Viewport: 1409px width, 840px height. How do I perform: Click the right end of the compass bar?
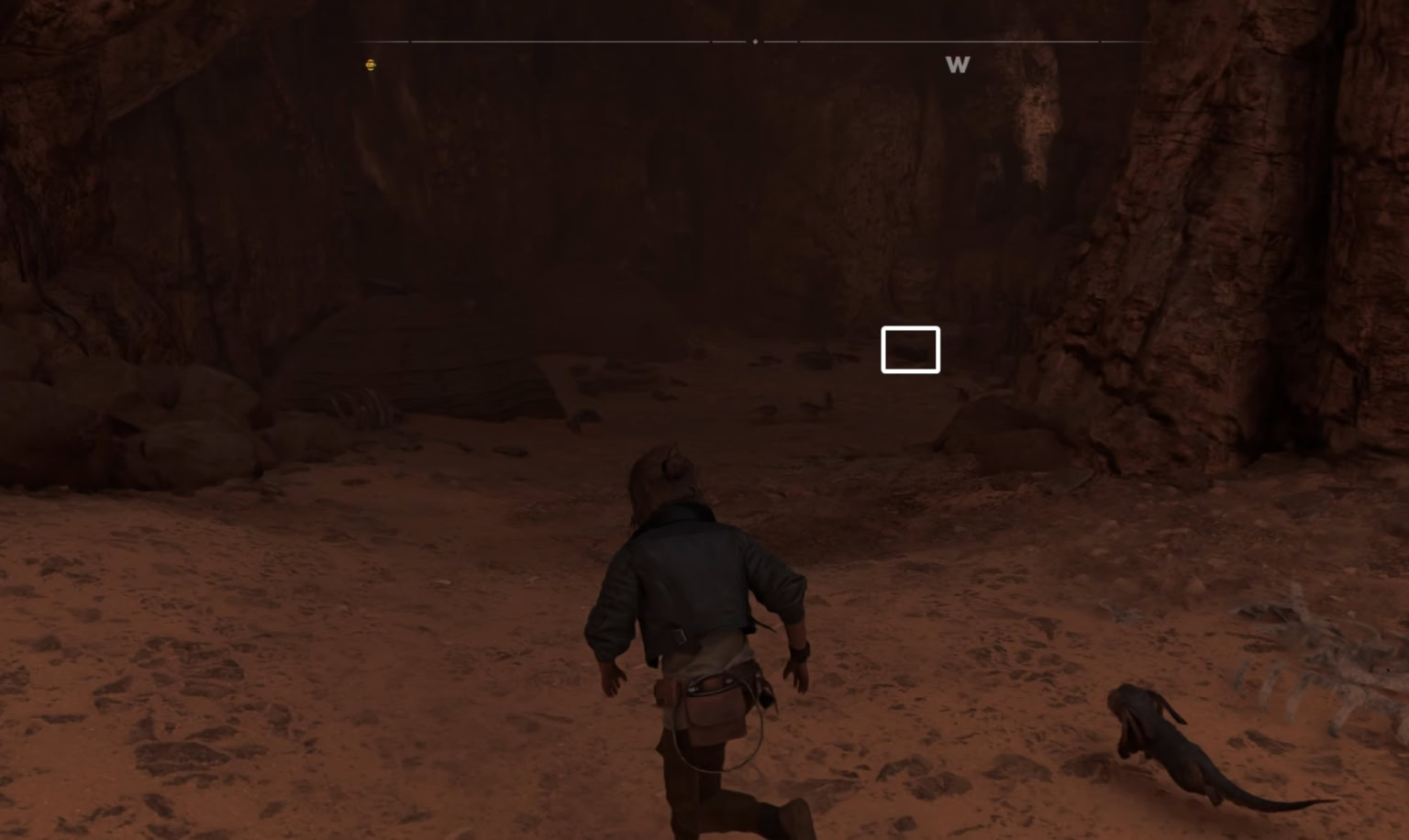click(x=1144, y=40)
